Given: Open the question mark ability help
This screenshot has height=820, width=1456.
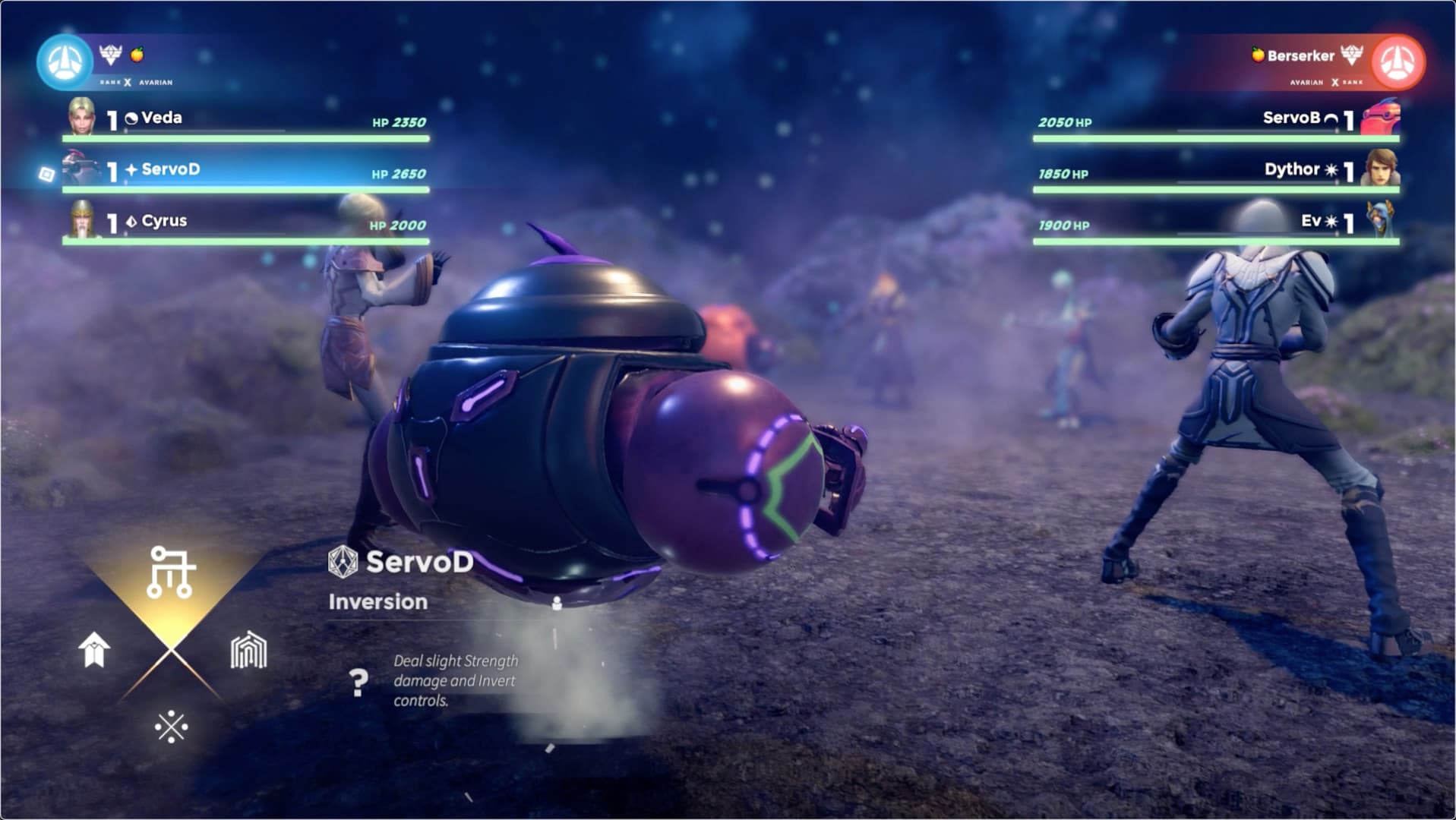Looking at the screenshot, I should (358, 682).
